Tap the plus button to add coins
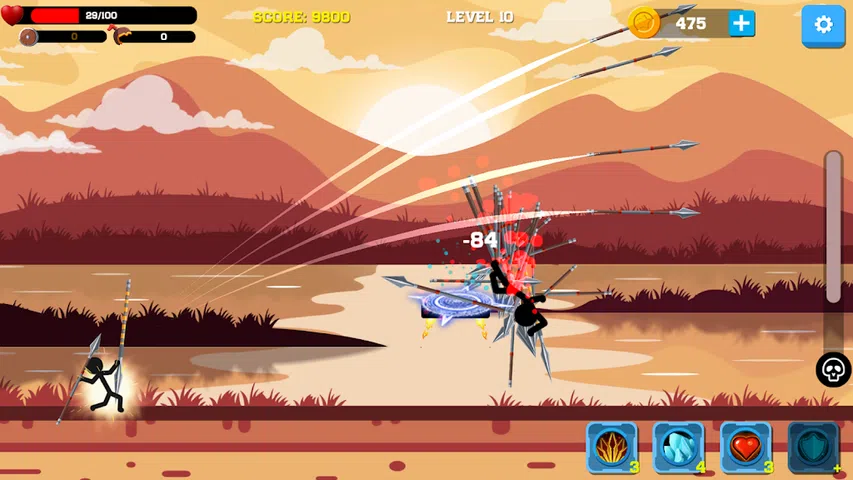Viewport: 853px width, 480px height. coord(741,24)
